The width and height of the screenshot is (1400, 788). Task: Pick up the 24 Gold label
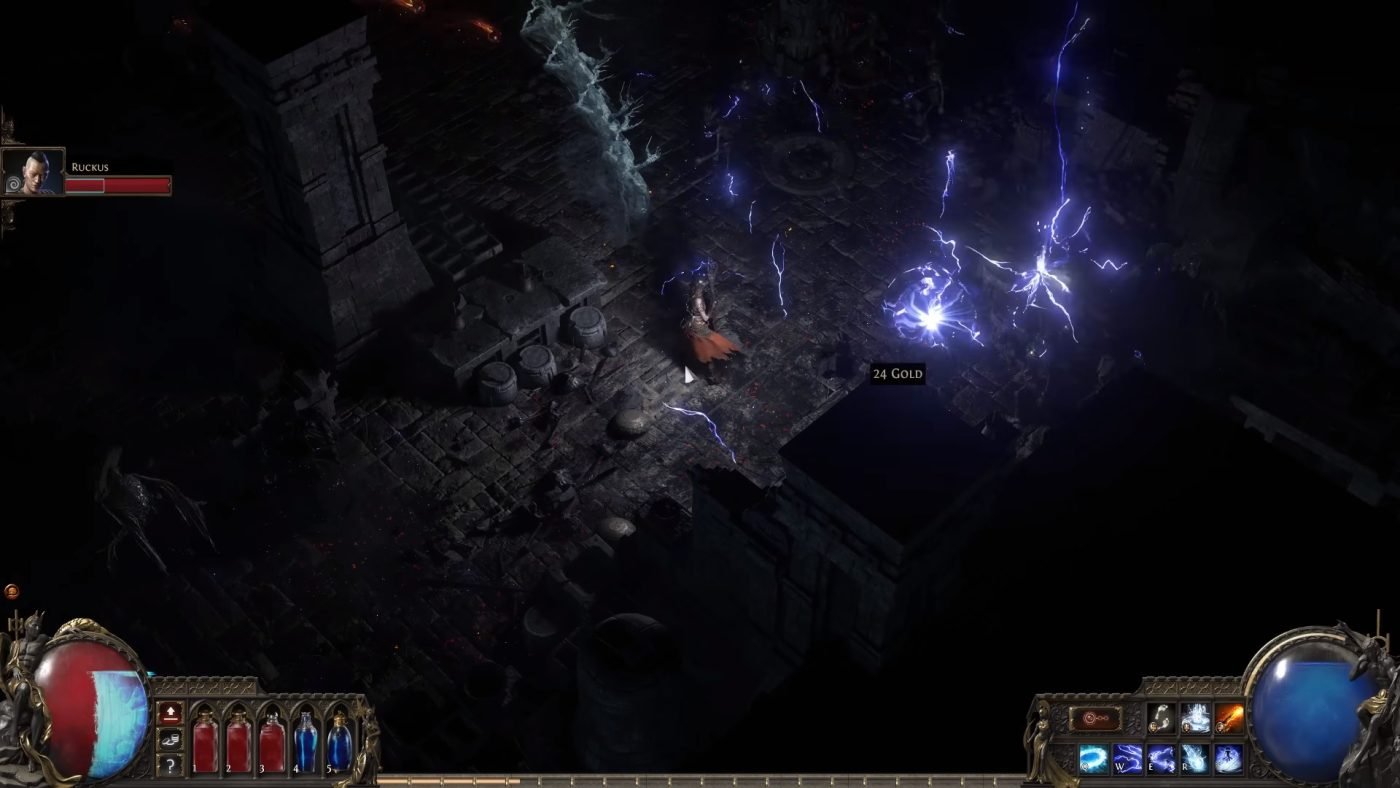point(897,374)
